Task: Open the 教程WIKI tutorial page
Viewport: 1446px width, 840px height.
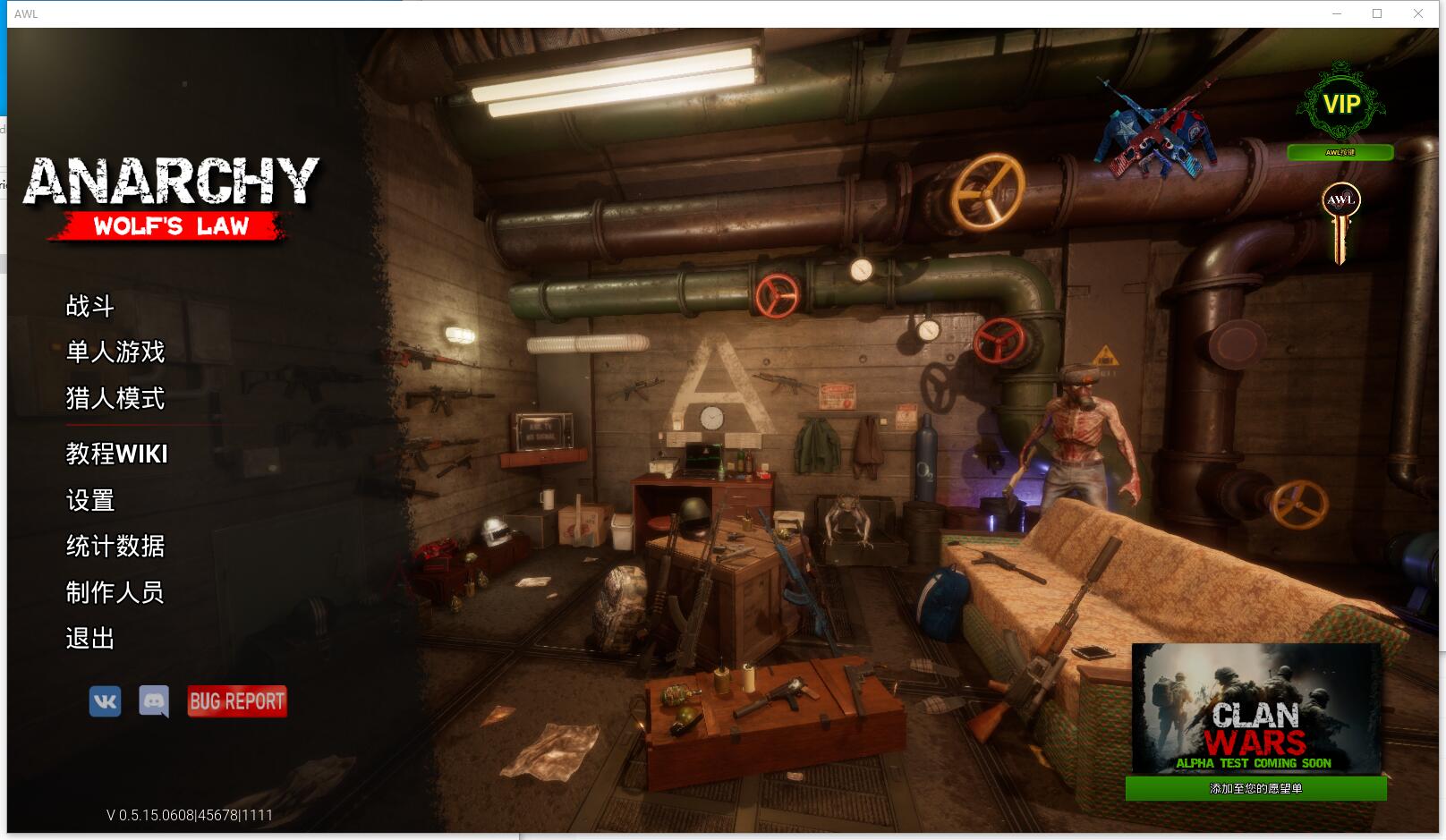Action: (x=117, y=454)
